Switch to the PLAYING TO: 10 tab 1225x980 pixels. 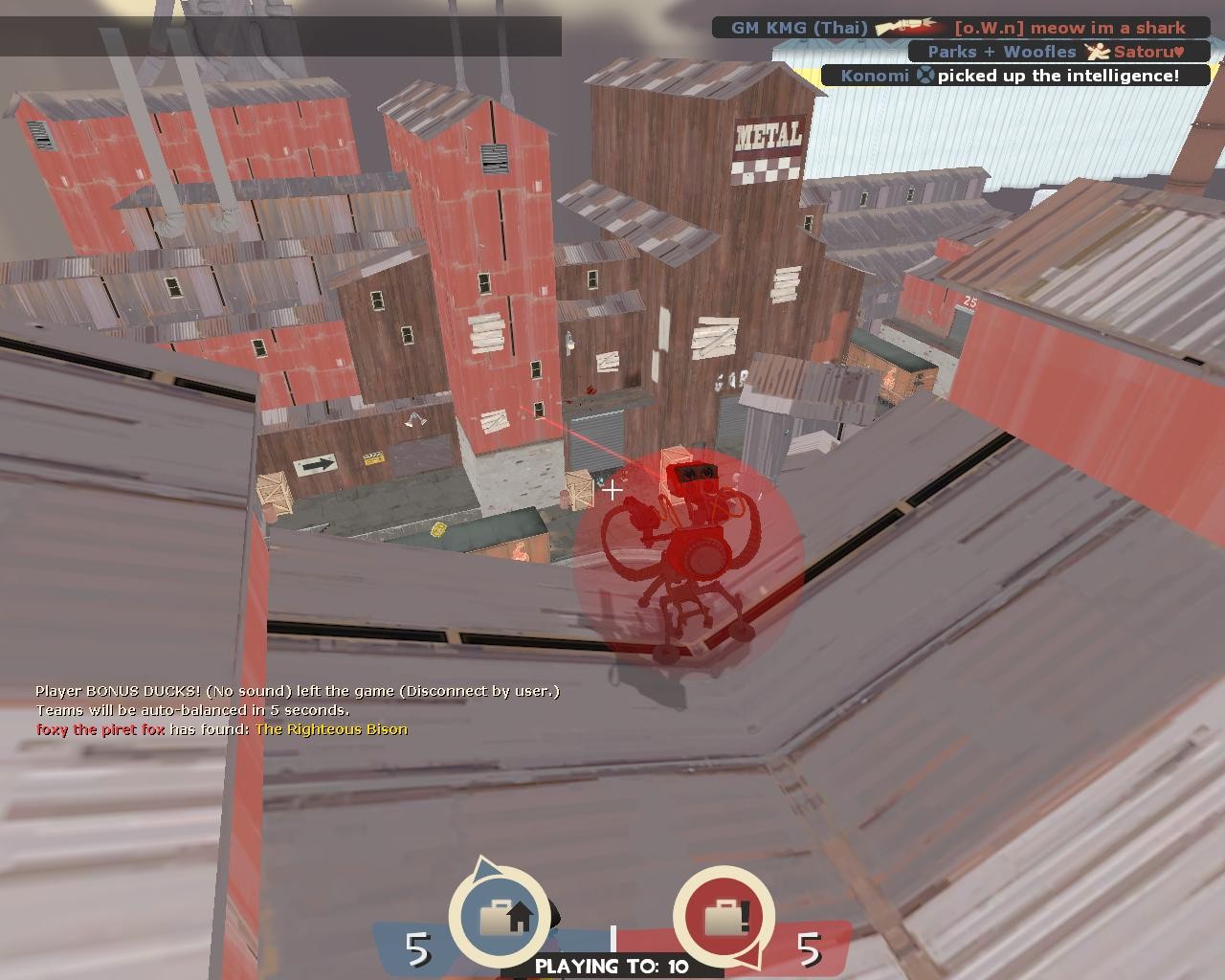[612, 967]
